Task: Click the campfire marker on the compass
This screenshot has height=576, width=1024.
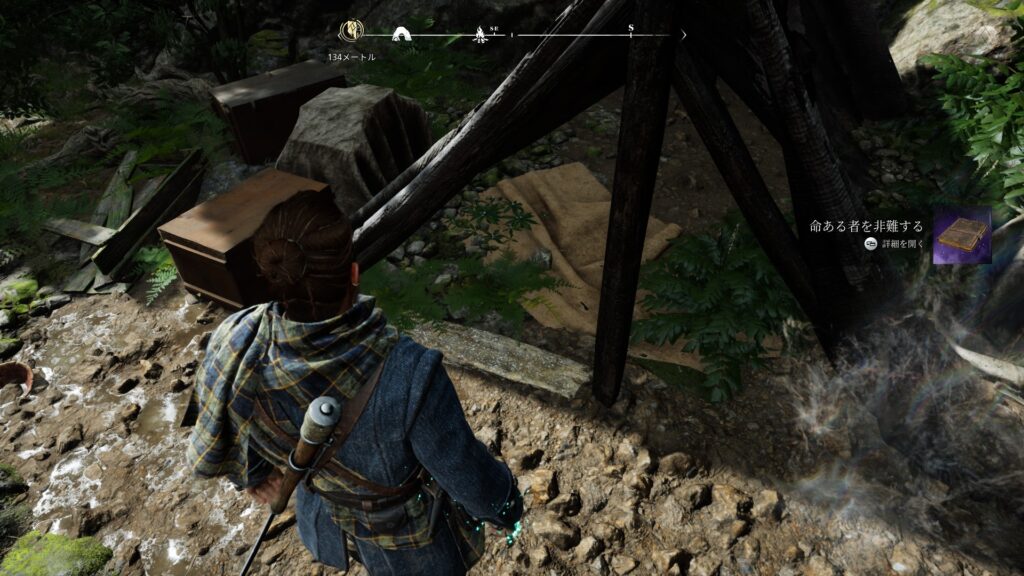Action: (x=479, y=35)
